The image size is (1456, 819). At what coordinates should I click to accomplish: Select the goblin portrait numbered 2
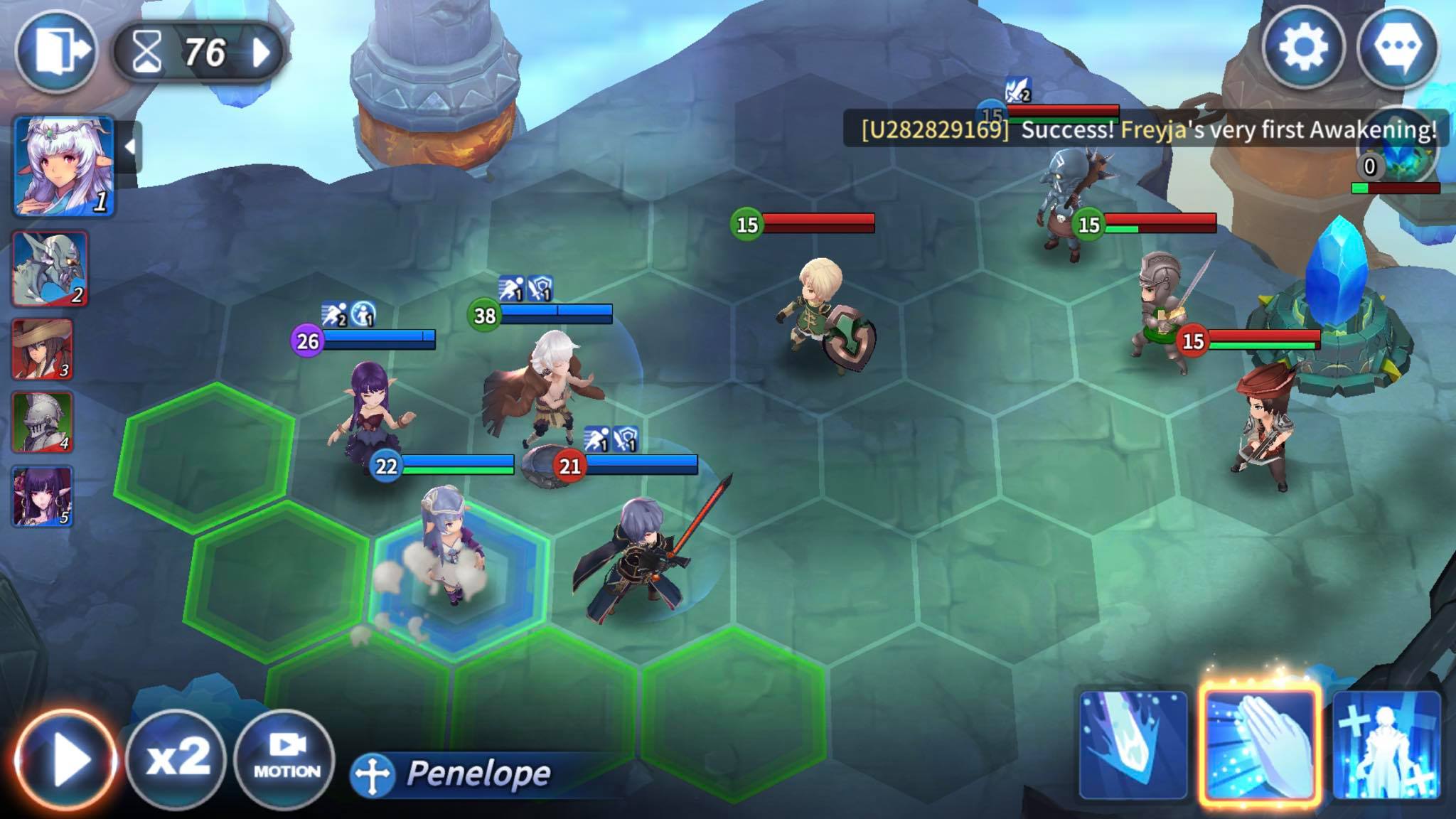(x=50, y=269)
